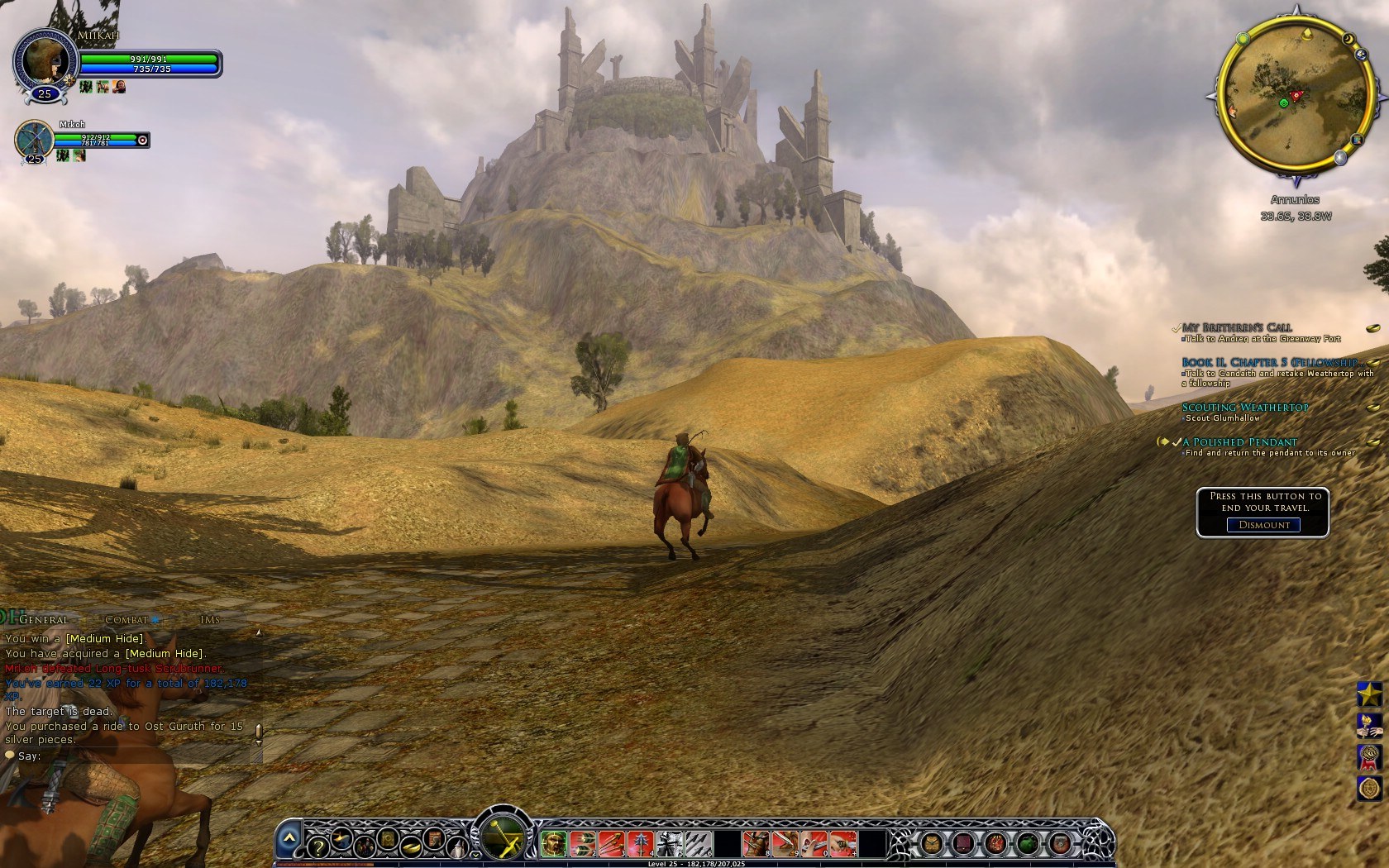Switch to the IMs chat tab
The height and width of the screenshot is (868, 1389).
[x=209, y=620]
